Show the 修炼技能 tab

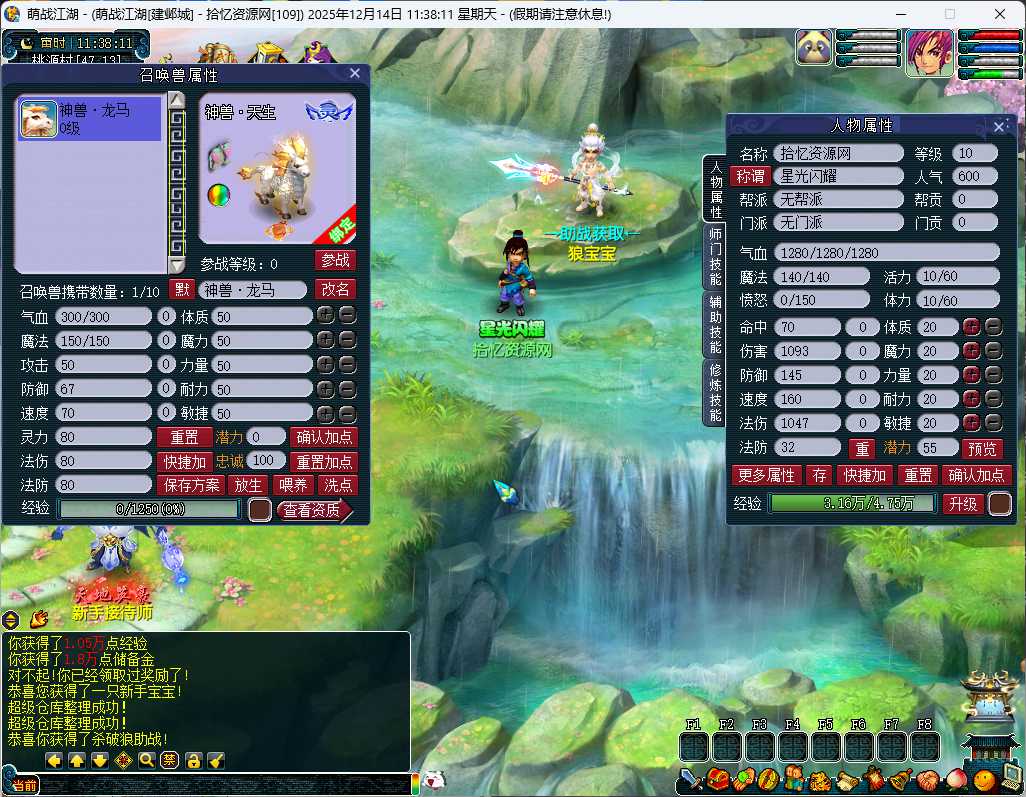714,392
